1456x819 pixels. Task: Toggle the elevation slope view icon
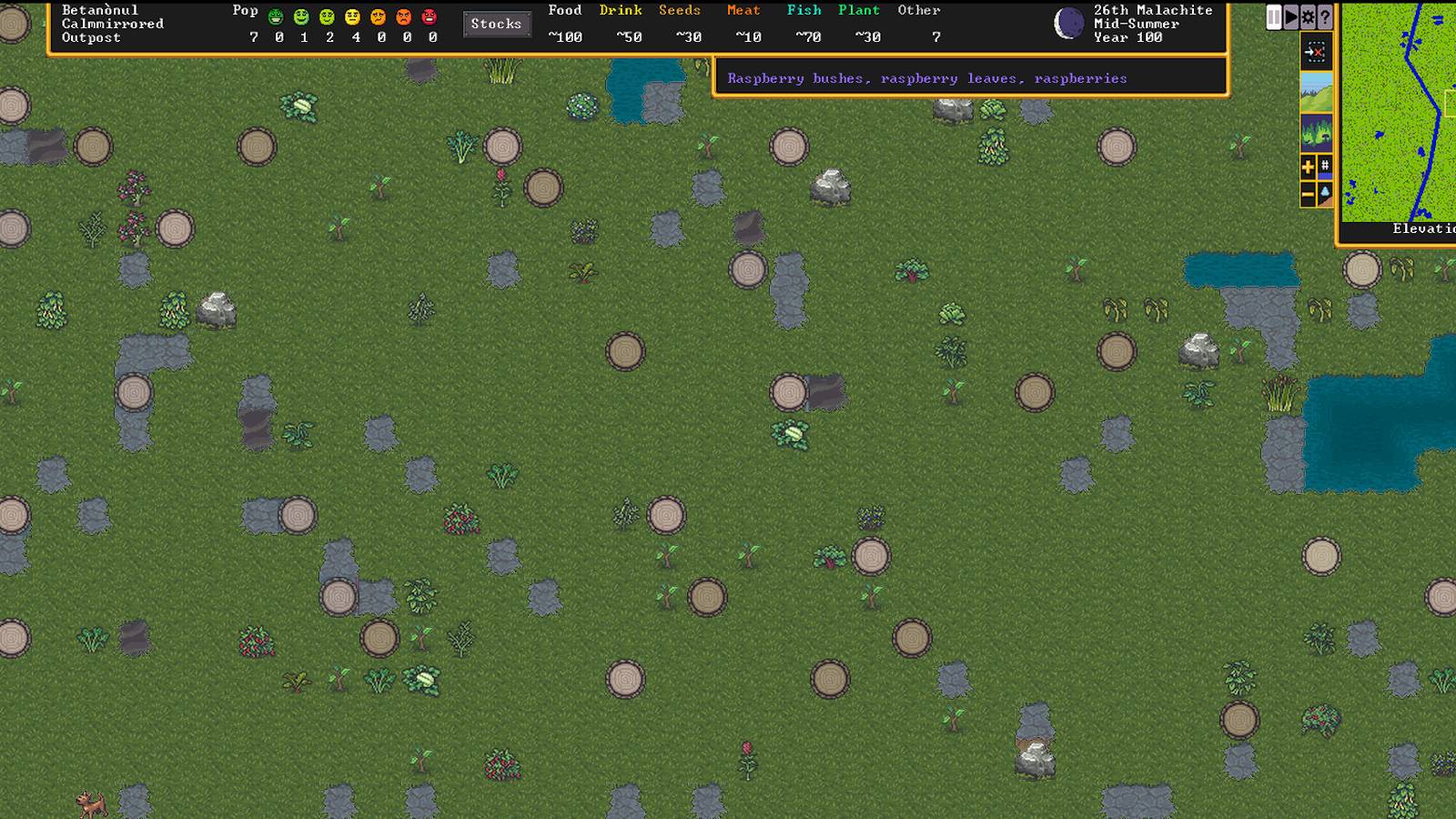pyautogui.click(x=1325, y=193)
